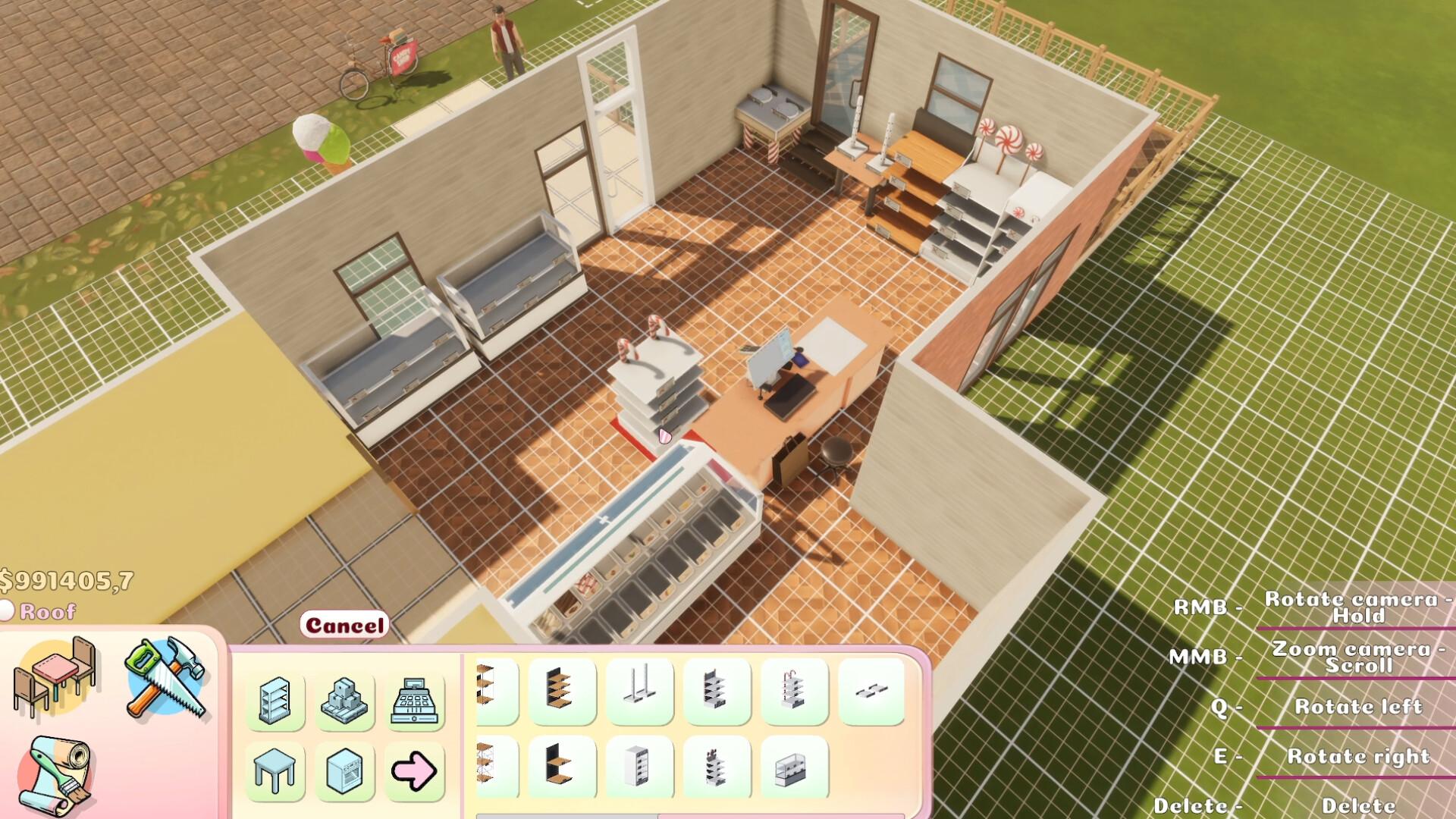Choose the stacked boxes storage category

click(x=344, y=701)
